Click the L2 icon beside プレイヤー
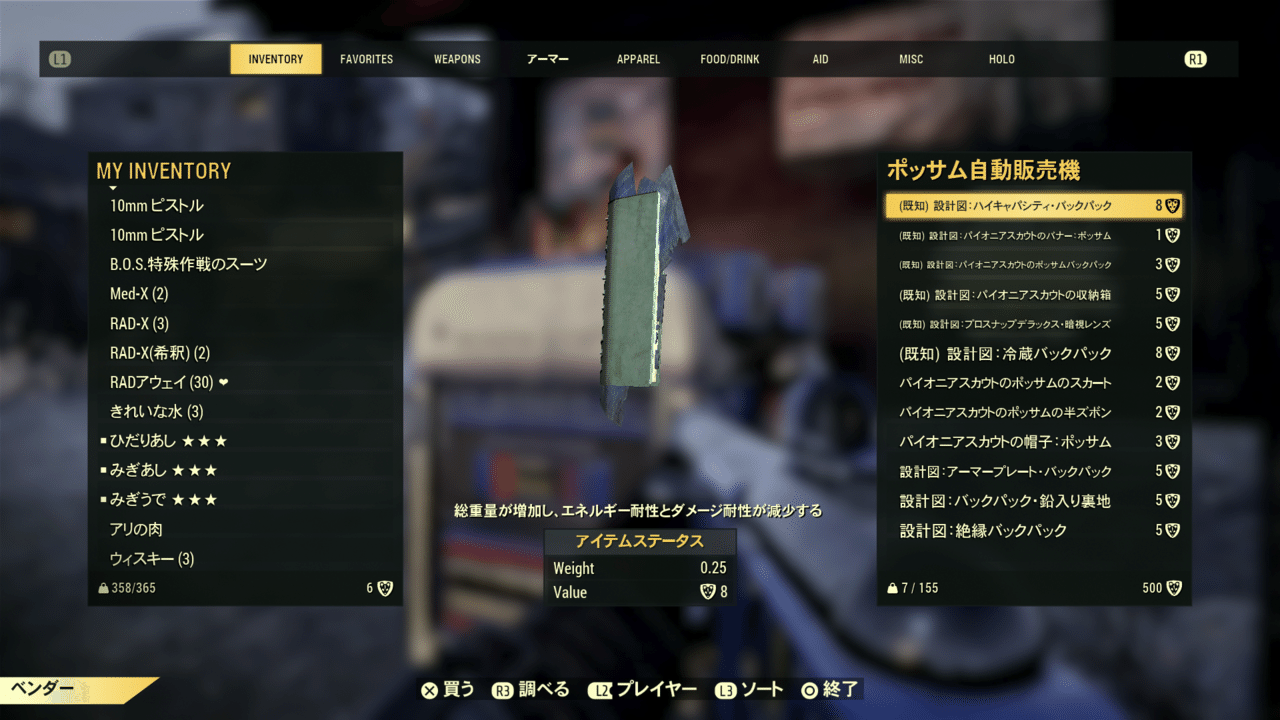This screenshot has width=1280, height=720. (600, 689)
